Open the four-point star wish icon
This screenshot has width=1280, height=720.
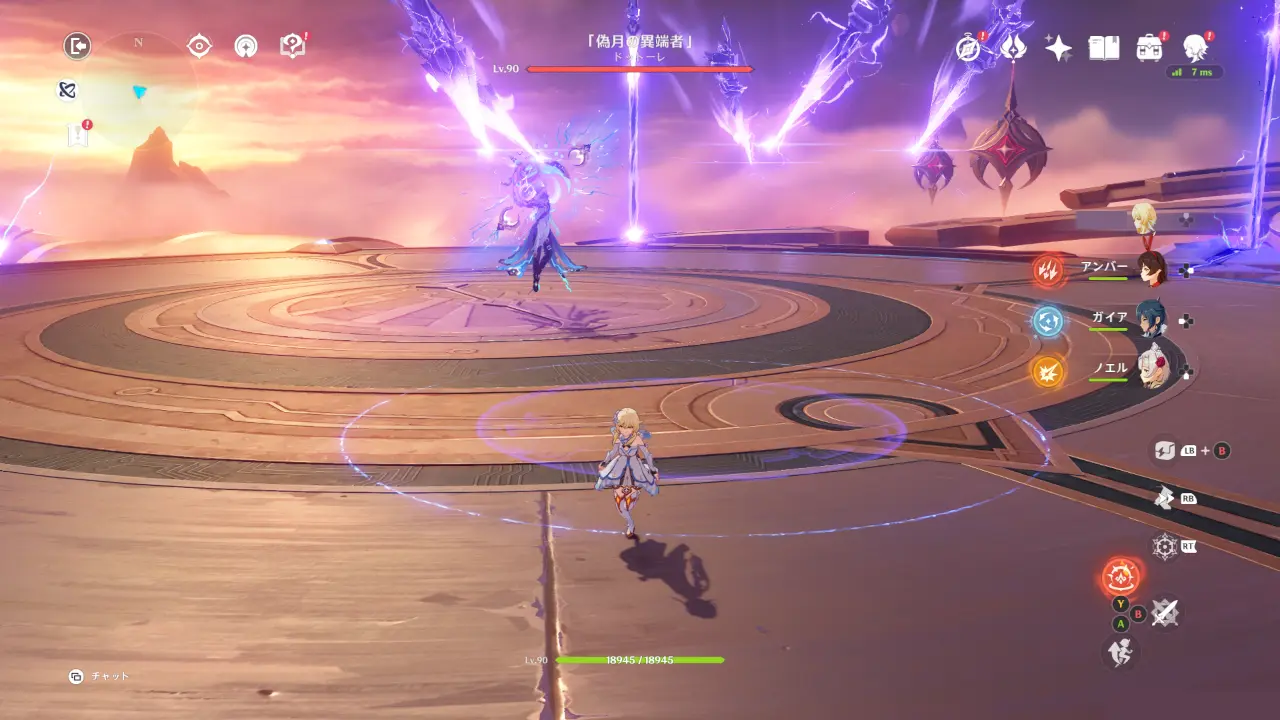click(x=1058, y=47)
